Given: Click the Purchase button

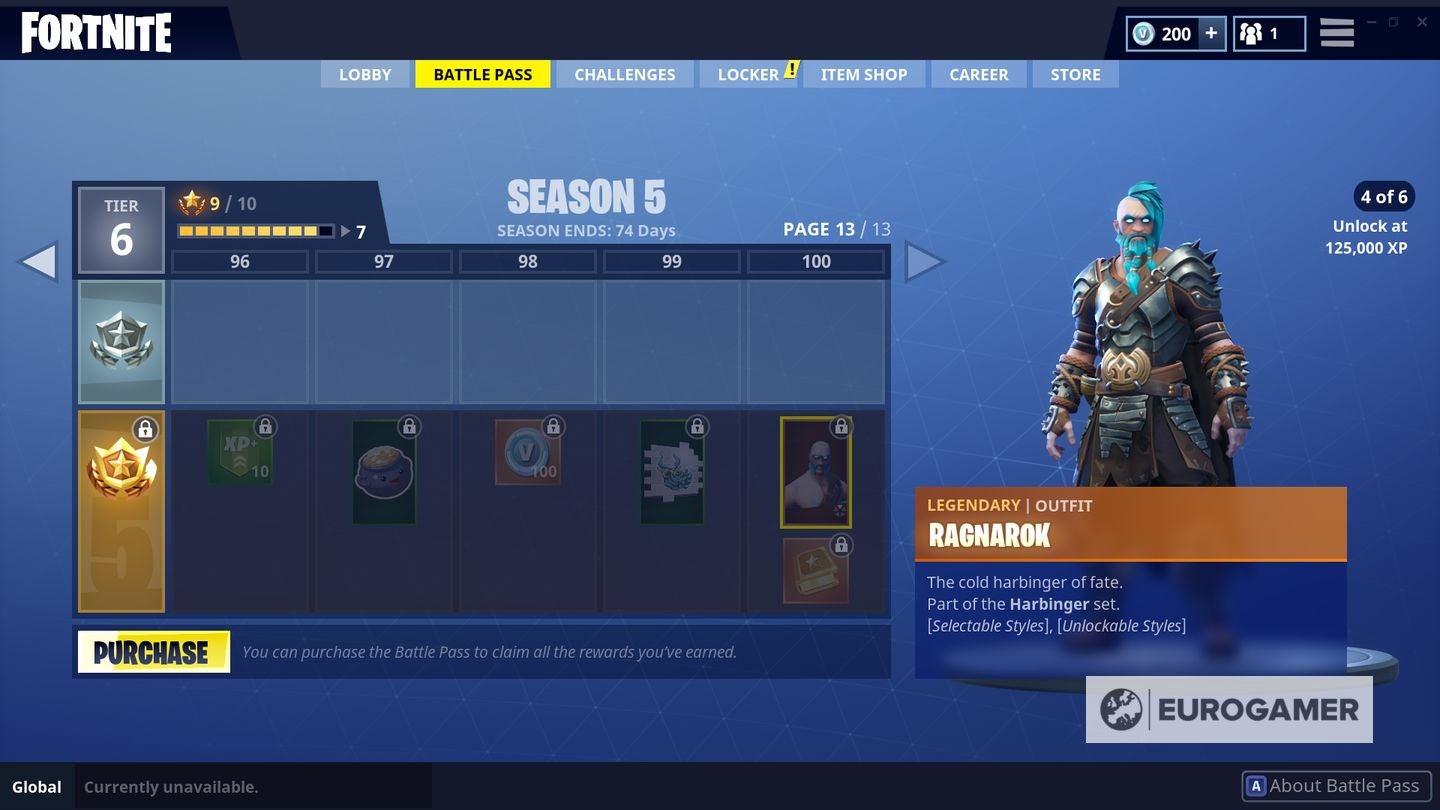Looking at the screenshot, I should (x=153, y=651).
